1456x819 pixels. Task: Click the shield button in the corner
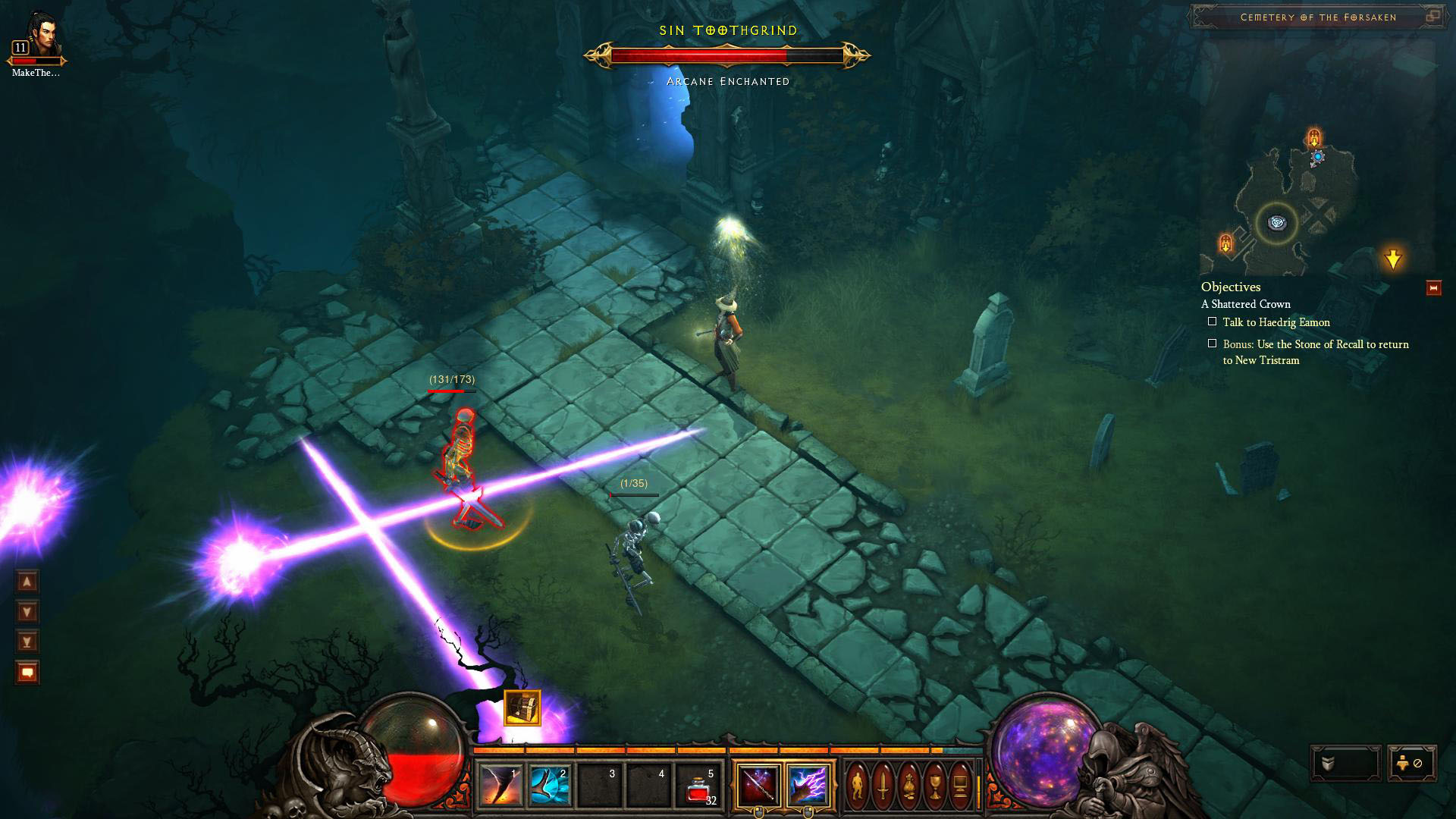pyautogui.click(x=1345, y=764)
